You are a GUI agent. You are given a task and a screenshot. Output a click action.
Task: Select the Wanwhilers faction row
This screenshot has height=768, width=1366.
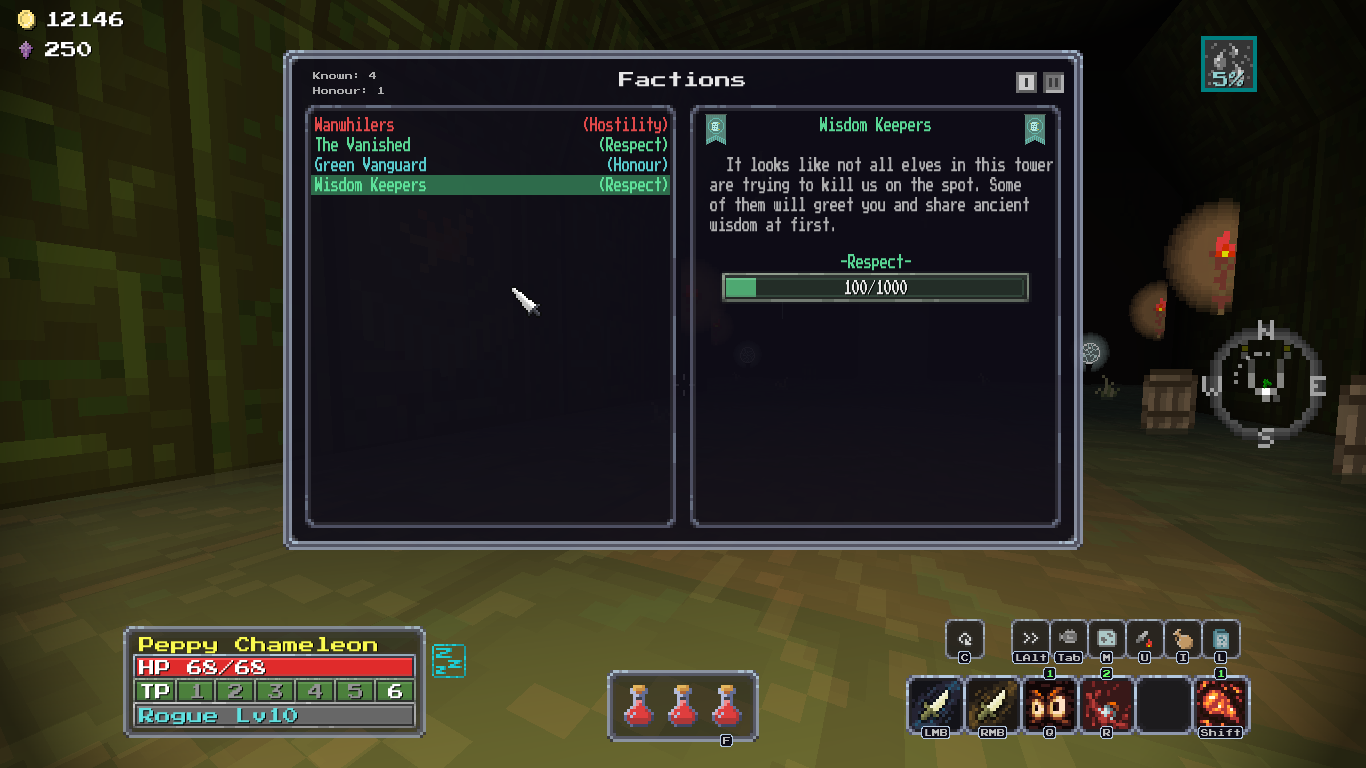coord(490,125)
